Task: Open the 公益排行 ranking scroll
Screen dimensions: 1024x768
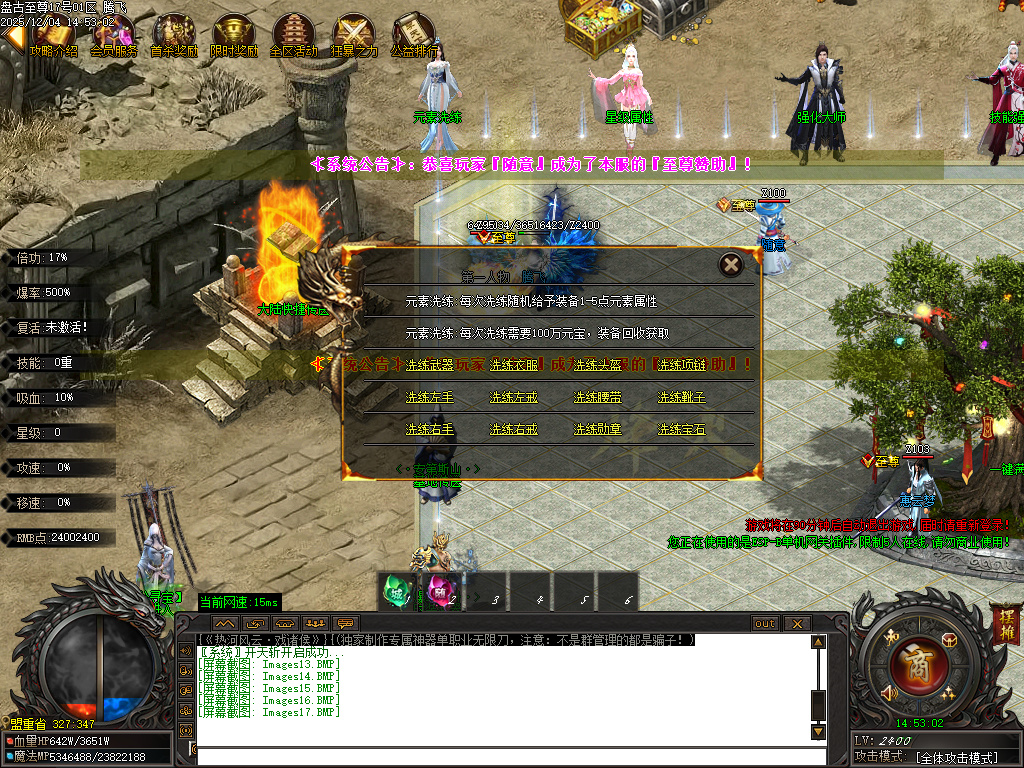Action: click(x=413, y=34)
